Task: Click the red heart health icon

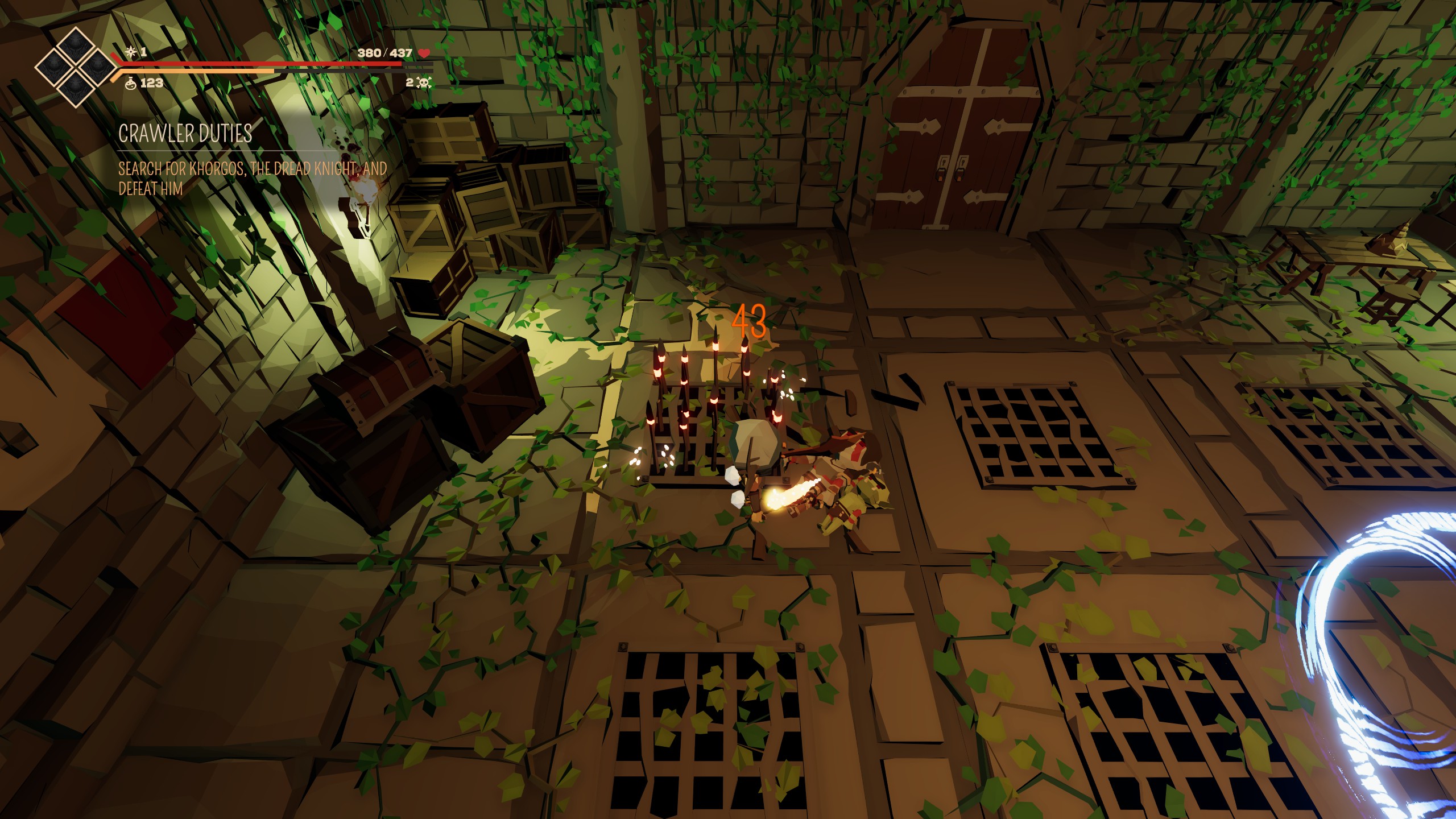Action: click(424, 53)
